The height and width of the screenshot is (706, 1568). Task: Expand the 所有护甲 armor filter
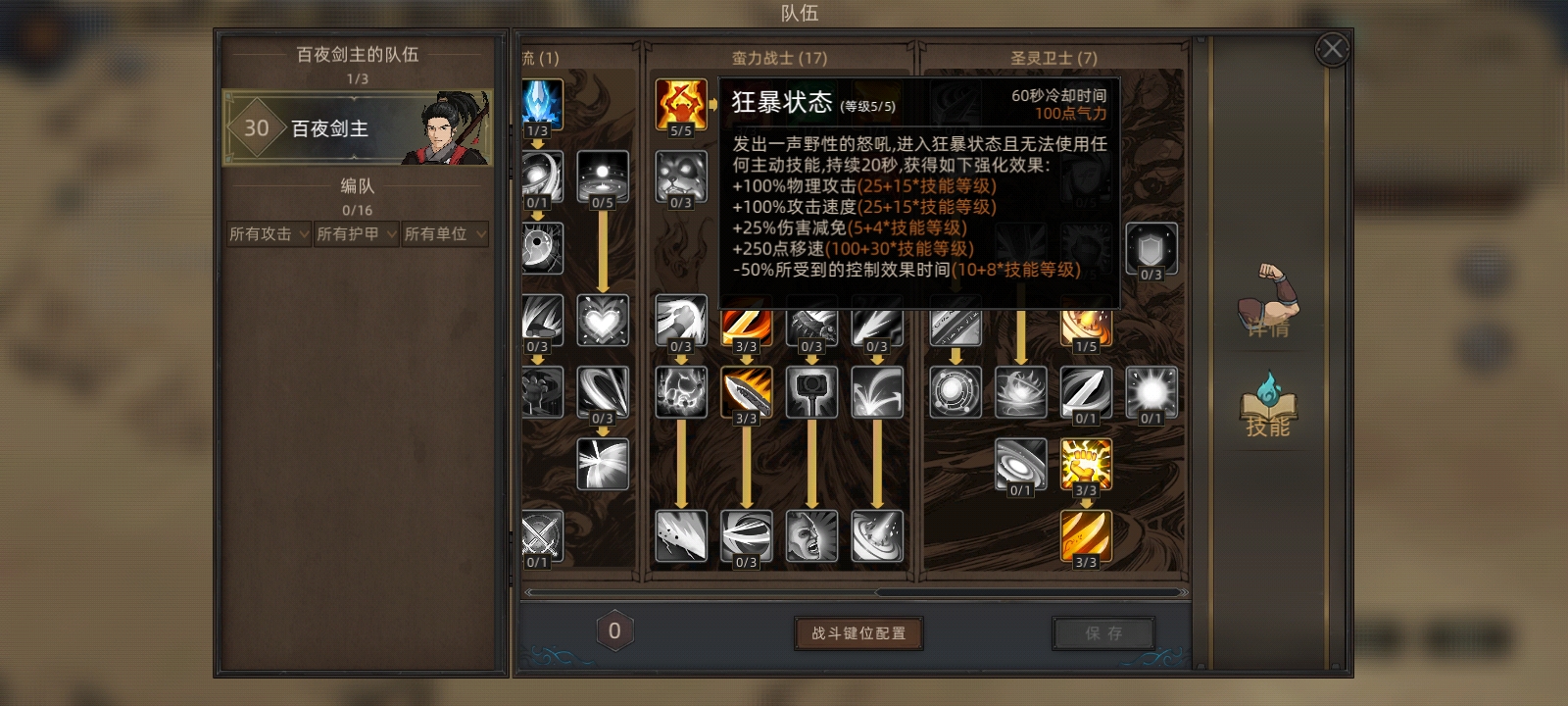356,234
